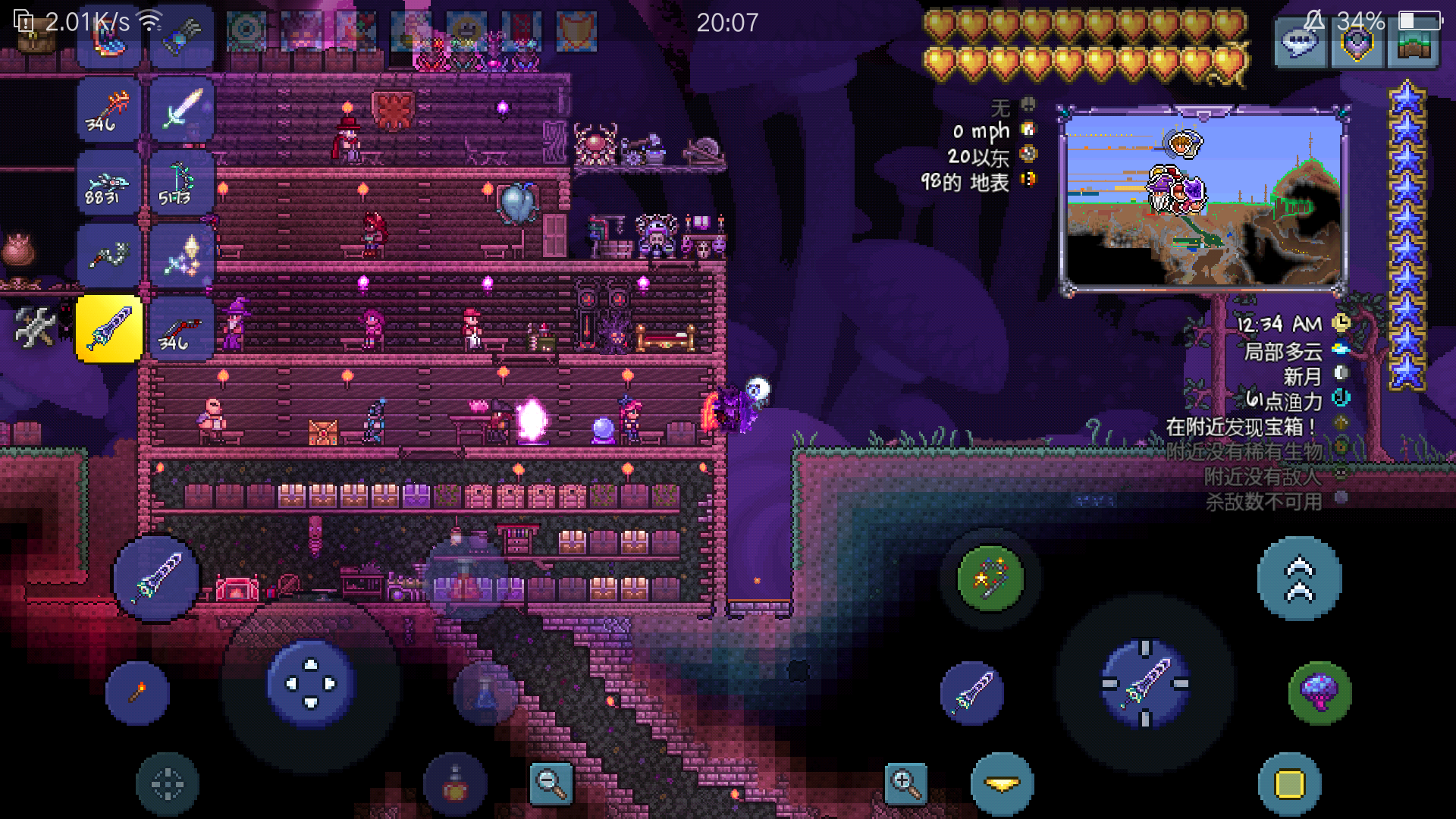The height and width of the screenshot is (819, 1456).
Task: Zoom out with the minus magnifier
Action: (x=550, y=783)
